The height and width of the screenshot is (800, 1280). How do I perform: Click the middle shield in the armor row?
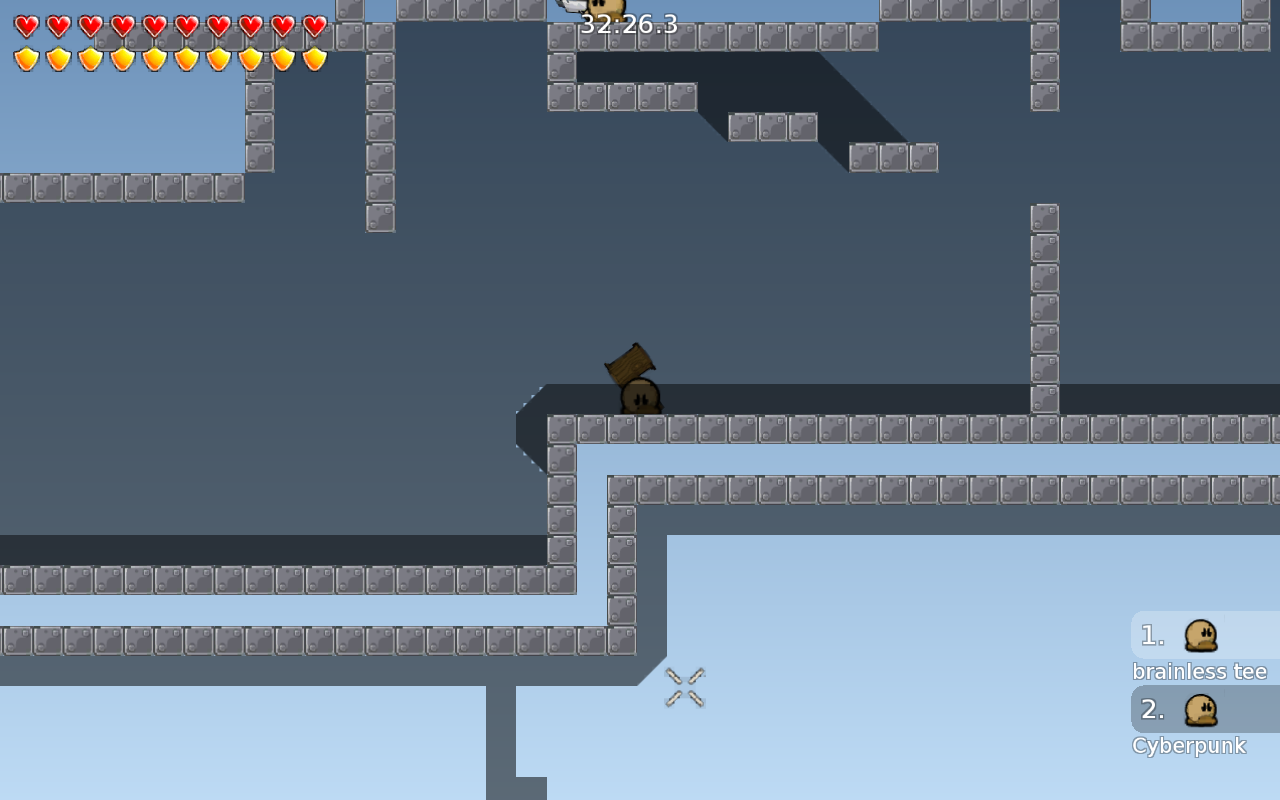pyautogui.click(x=155, y=57)
